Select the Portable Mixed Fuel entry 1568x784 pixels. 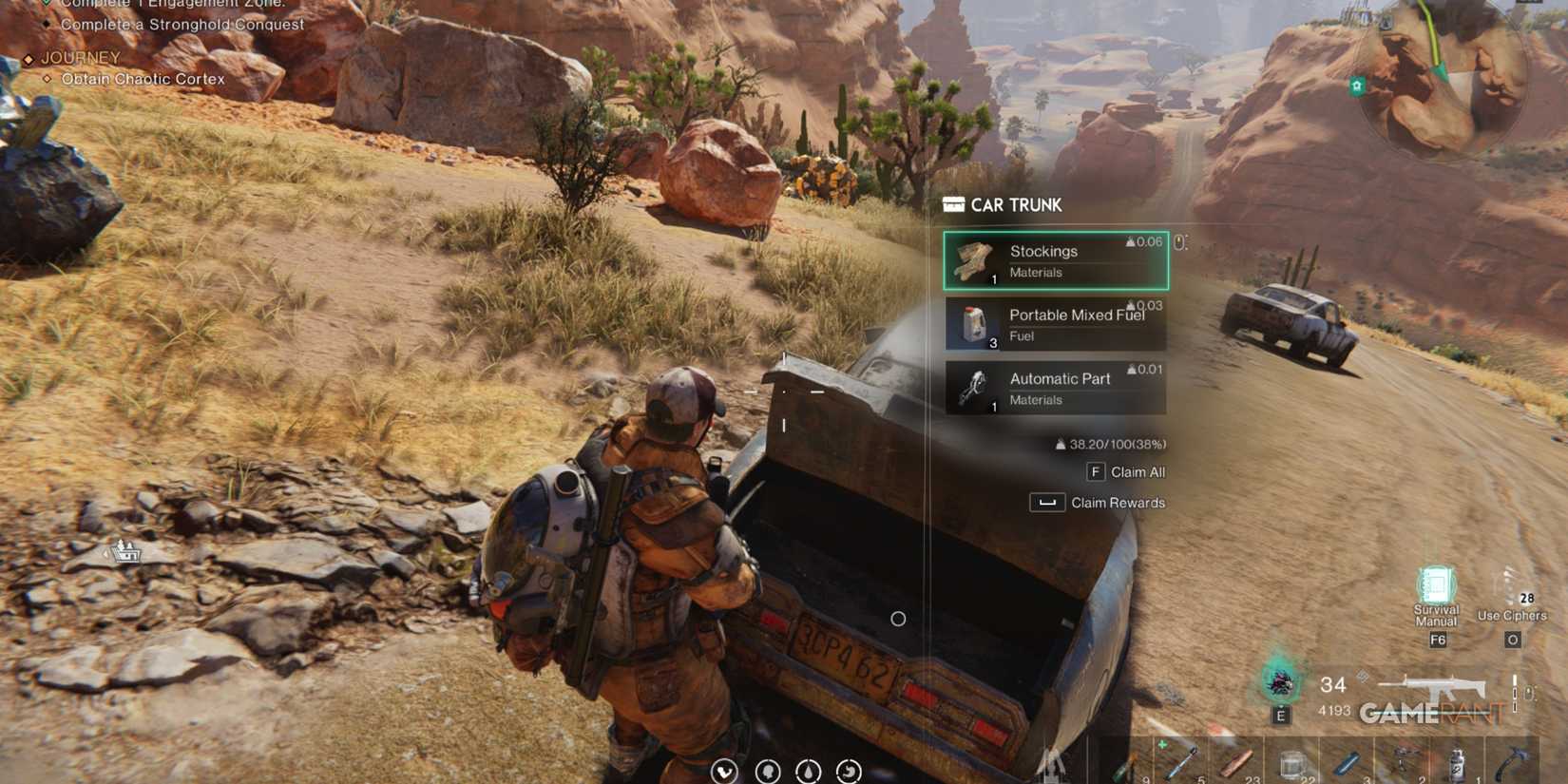point(1055,323)
